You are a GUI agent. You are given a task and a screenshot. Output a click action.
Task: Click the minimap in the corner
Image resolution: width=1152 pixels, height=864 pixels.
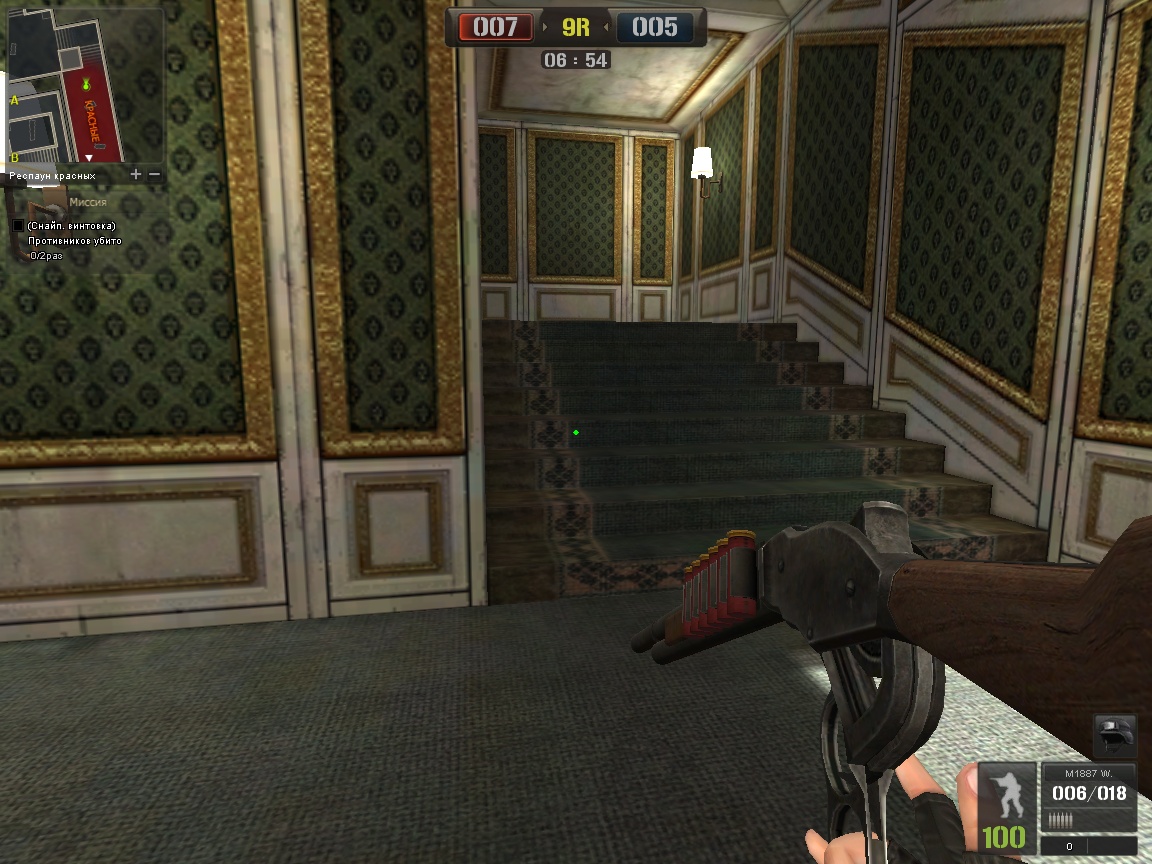coord(85,88)
